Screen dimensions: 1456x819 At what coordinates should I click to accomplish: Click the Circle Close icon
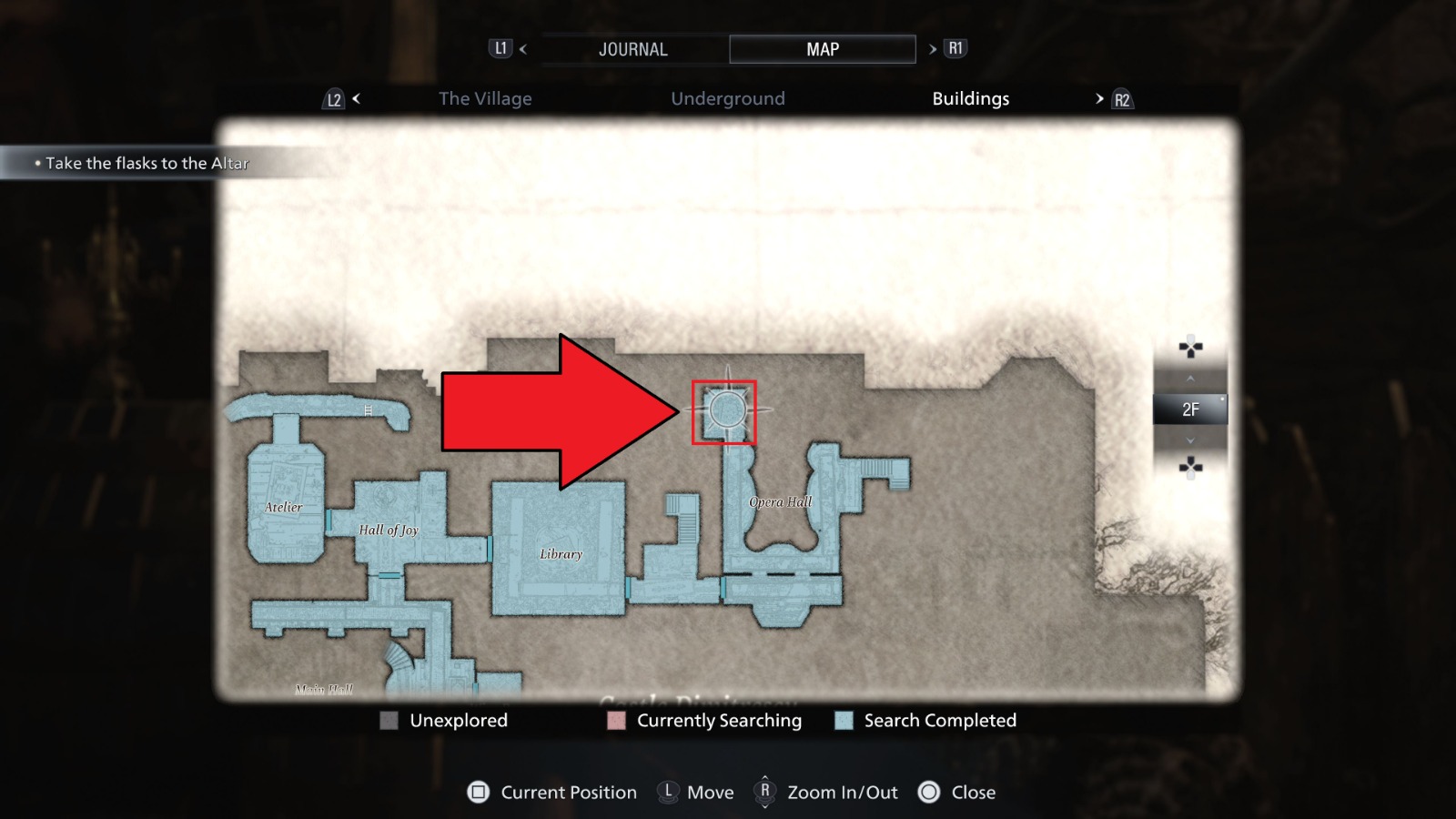[929, 793]
